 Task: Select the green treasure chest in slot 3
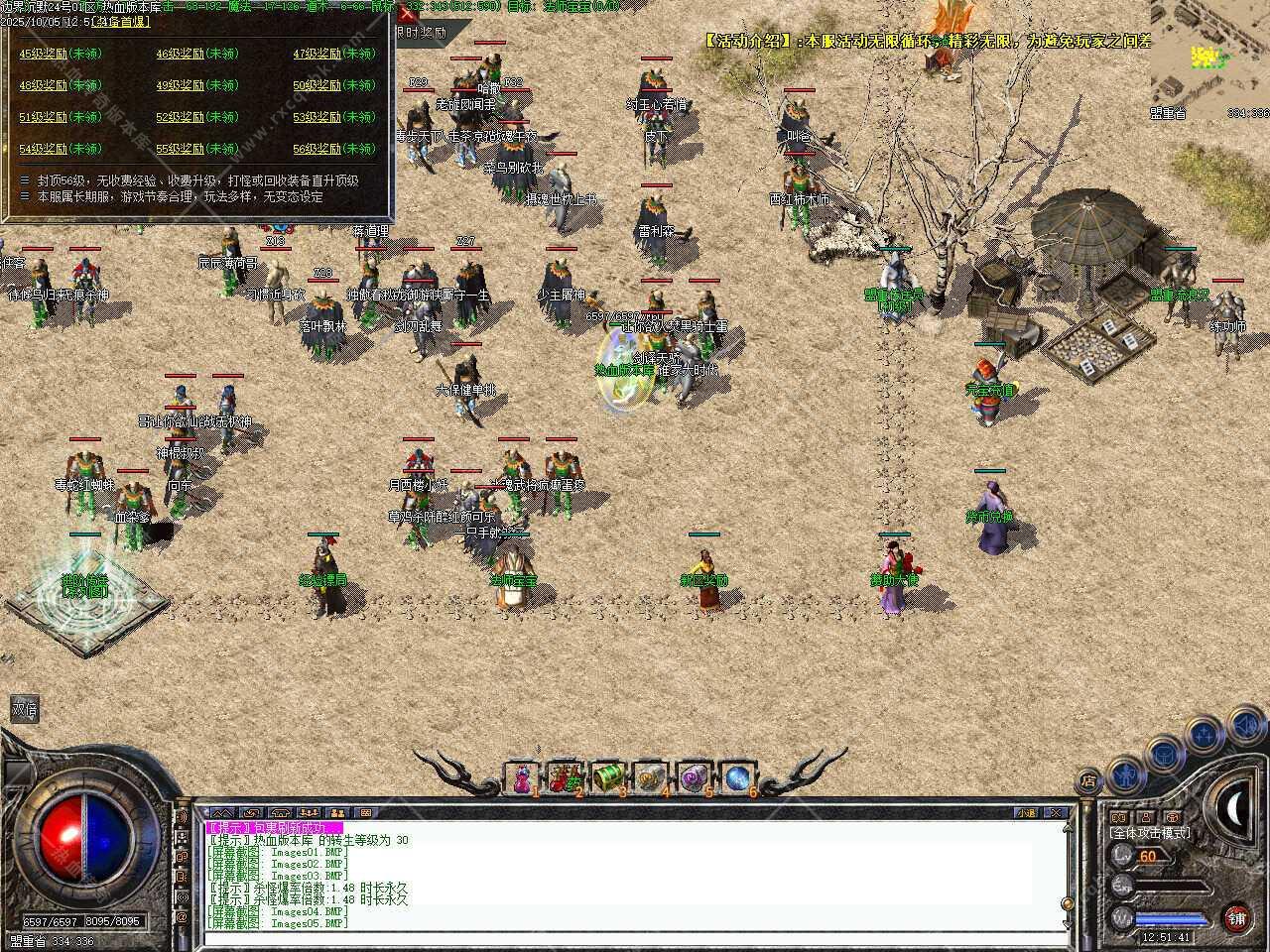tap(607, 778)
